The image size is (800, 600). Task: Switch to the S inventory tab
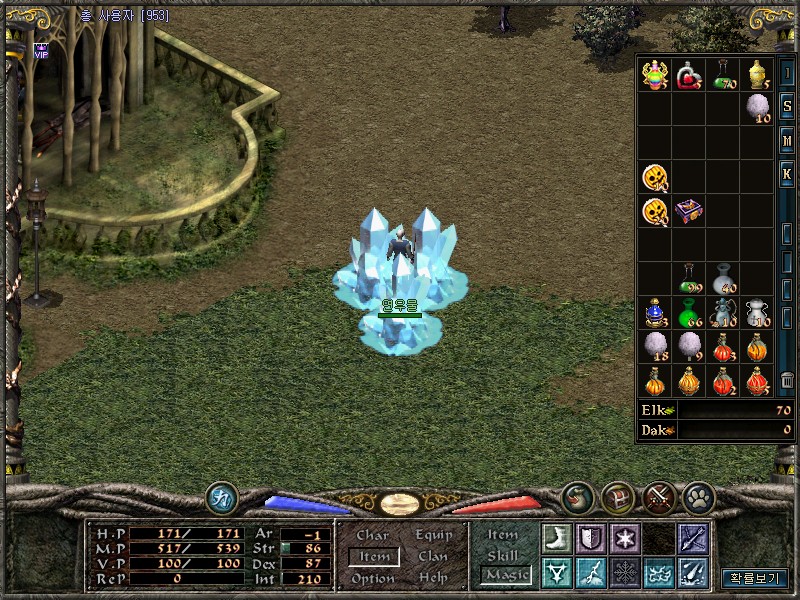[x=787, y=106]
